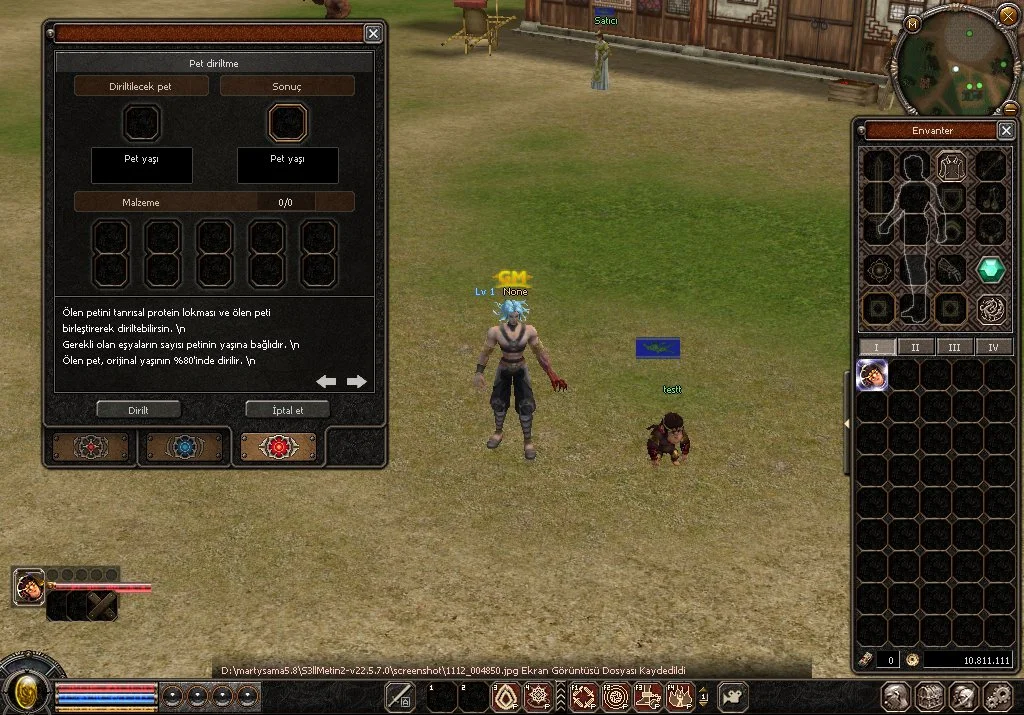Open the blue gem pet tab

click(x=184, y=446)
